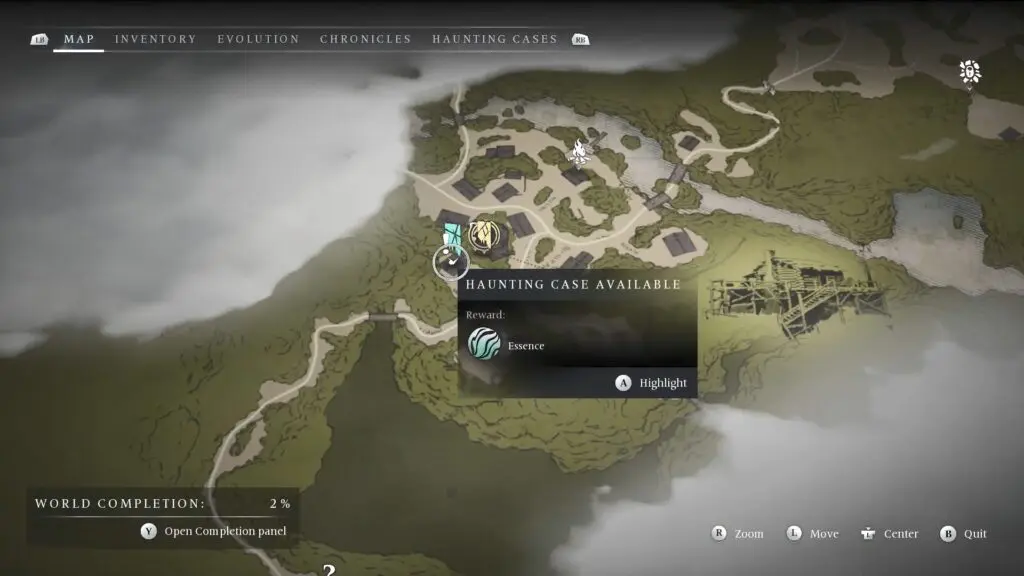Select the gold circular emblem map marker

(485, 236)
